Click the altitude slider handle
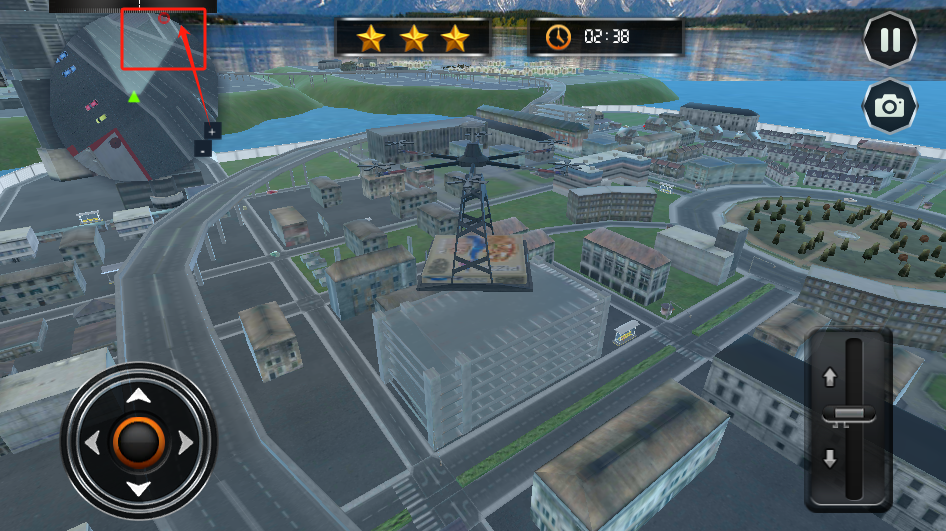 (849, 414)
